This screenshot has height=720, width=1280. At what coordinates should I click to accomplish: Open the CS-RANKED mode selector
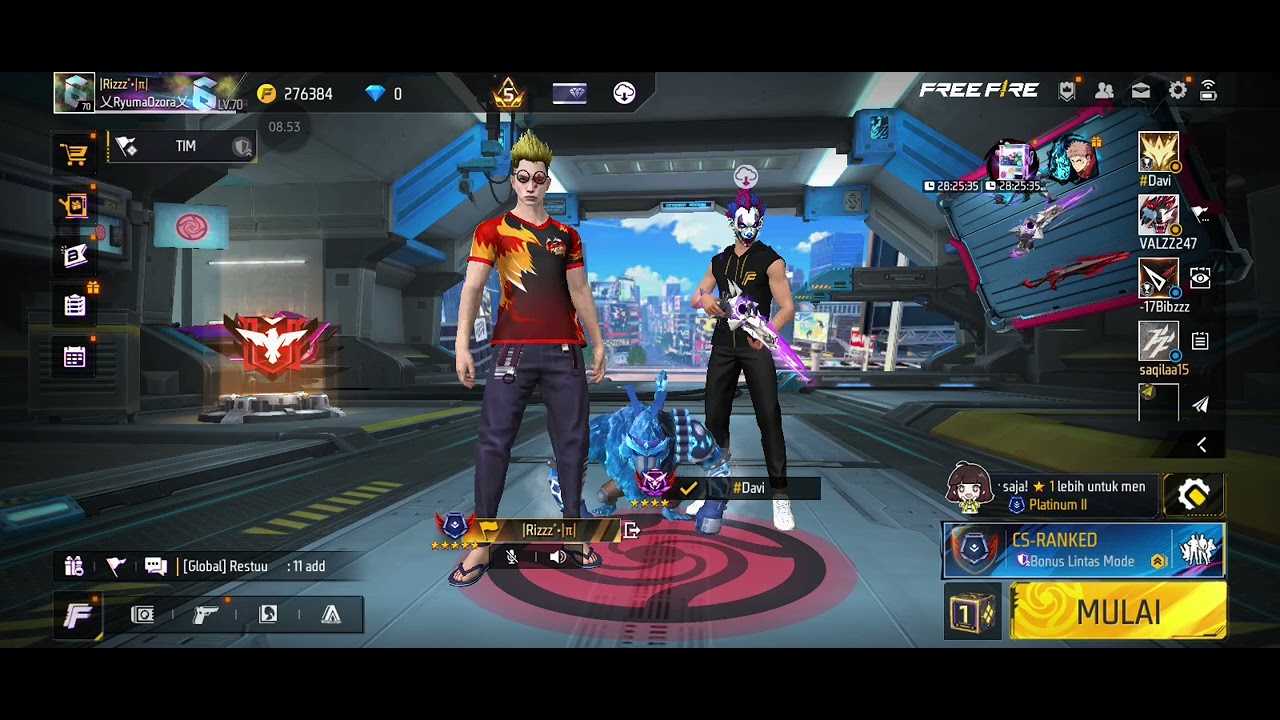(1083, 551)
